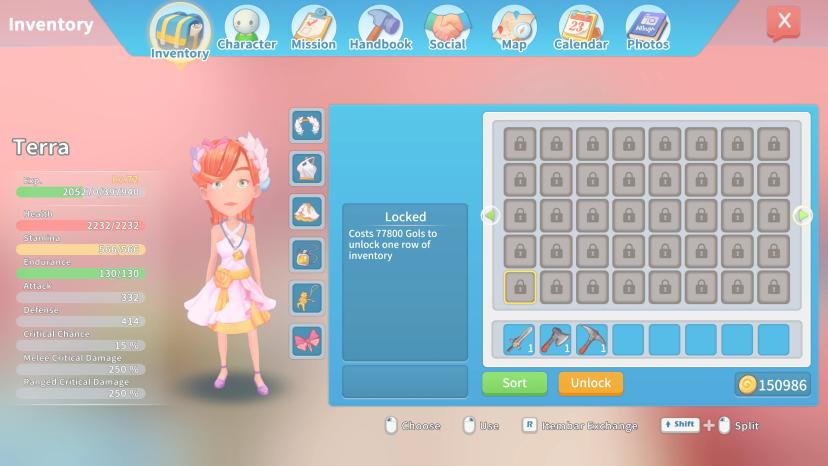828x466 pixels.
Task: Select the sword in the hotbar
Action: (520, 340)
